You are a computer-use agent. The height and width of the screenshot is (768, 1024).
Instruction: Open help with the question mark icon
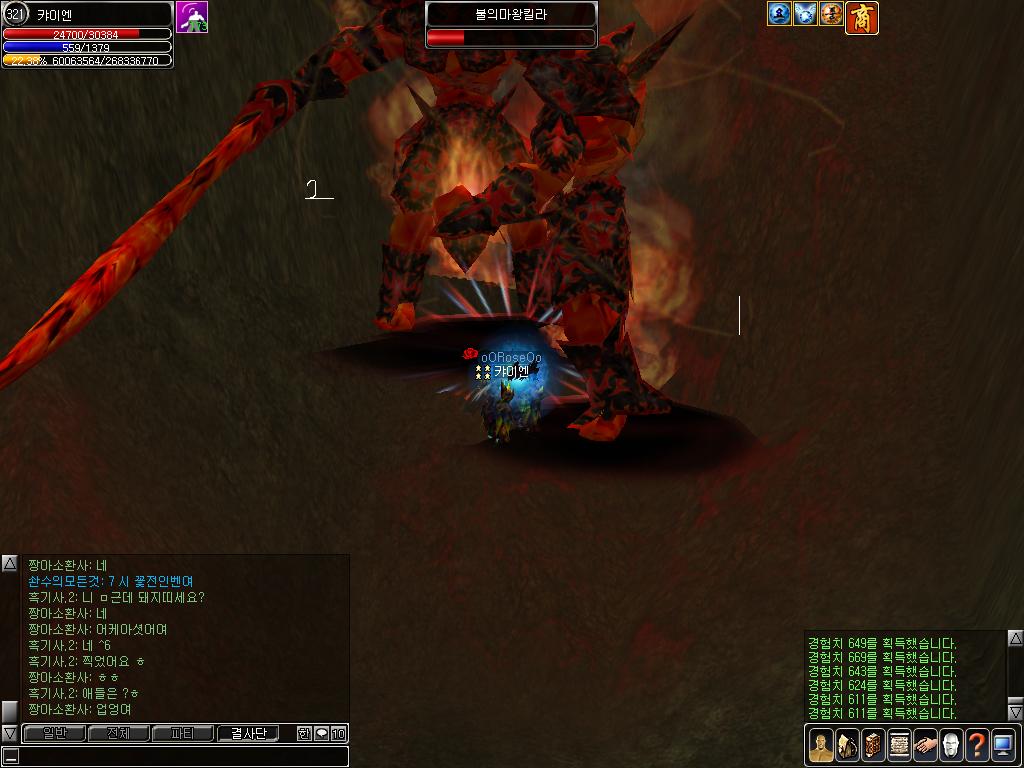[x=977, y=745]
